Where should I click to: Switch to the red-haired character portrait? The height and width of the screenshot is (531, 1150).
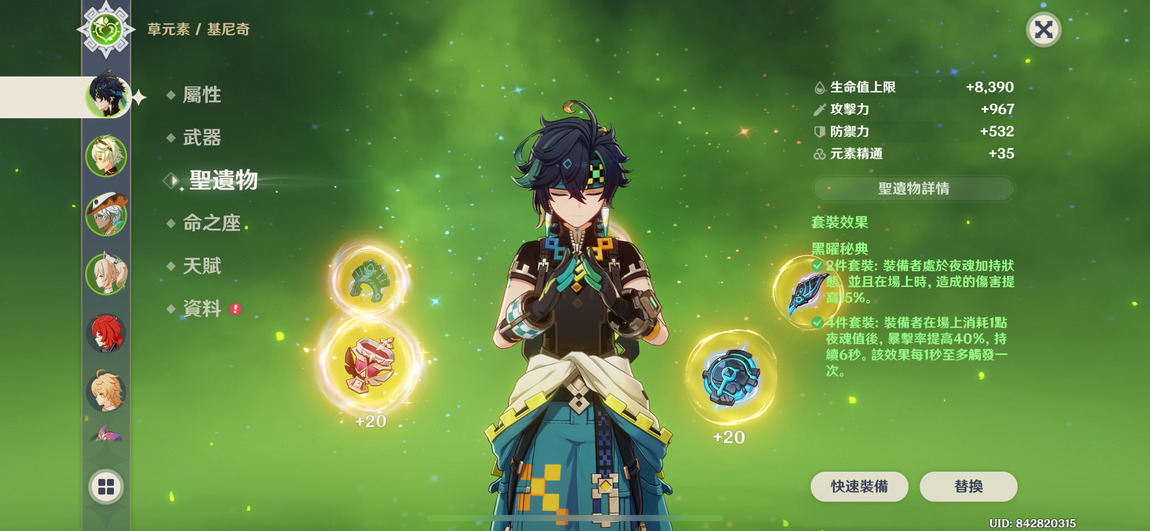click(106, 334)
